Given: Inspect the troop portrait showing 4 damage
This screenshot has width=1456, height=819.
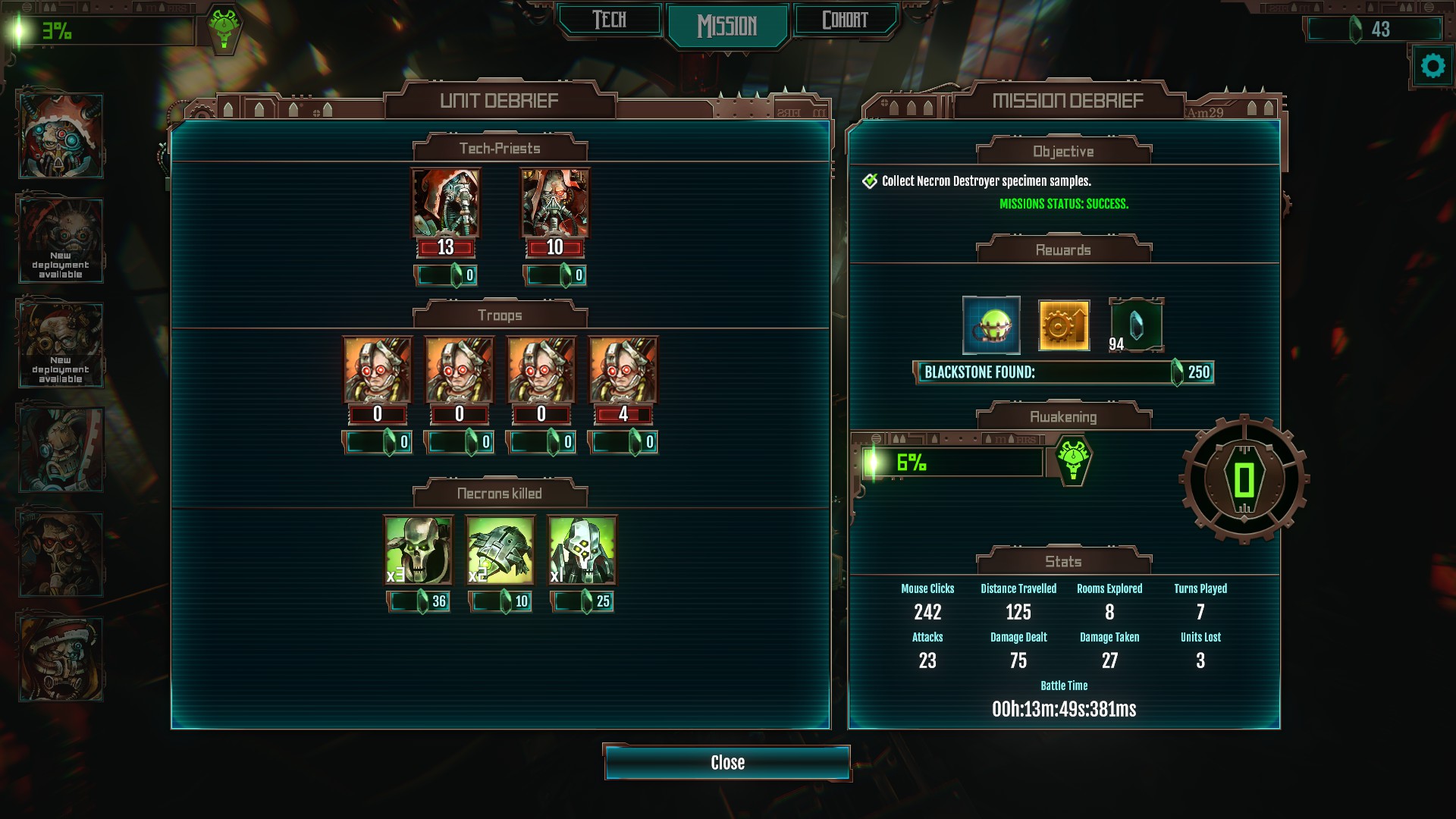Looking at the screenshot, I should 623,370.
